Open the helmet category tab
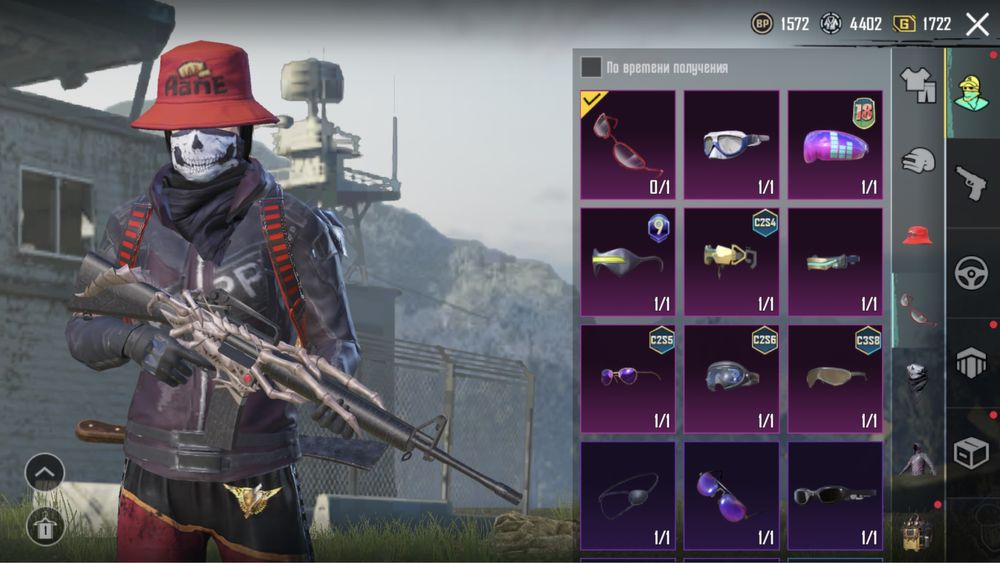1000x563 pixels. point(917,160)
